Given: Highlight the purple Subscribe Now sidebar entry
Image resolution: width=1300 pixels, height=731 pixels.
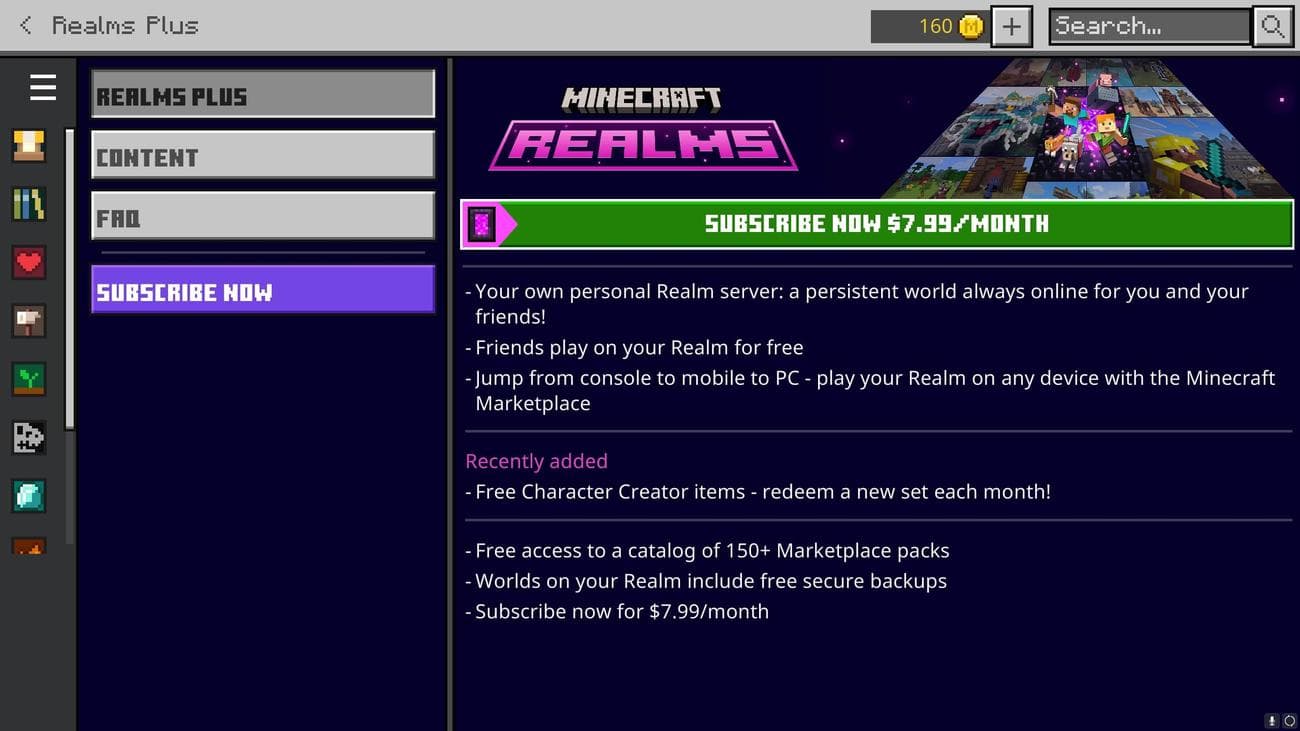Looking at the screenshot, I should coord(262,291).
